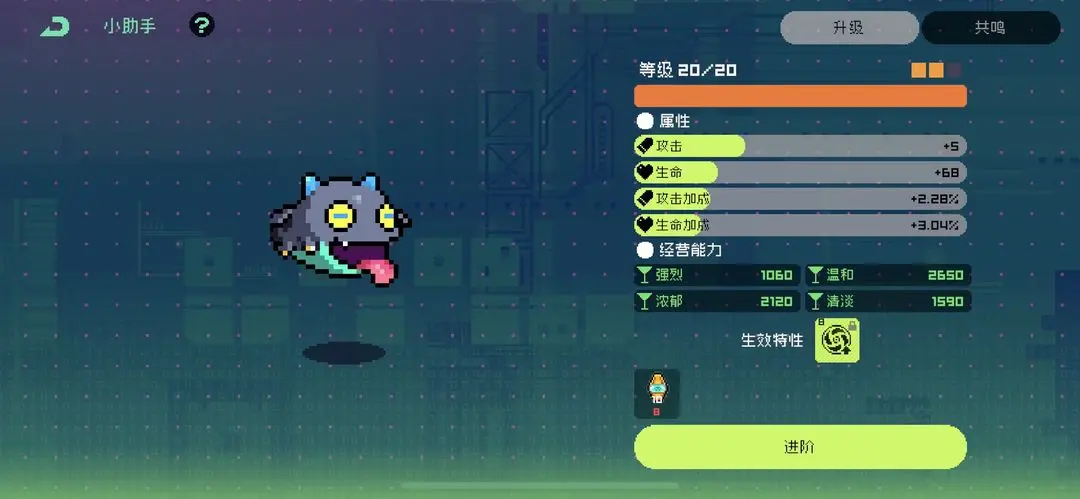Tap the green 进阶 button
1080x499 pixels.
click(800, 447)
